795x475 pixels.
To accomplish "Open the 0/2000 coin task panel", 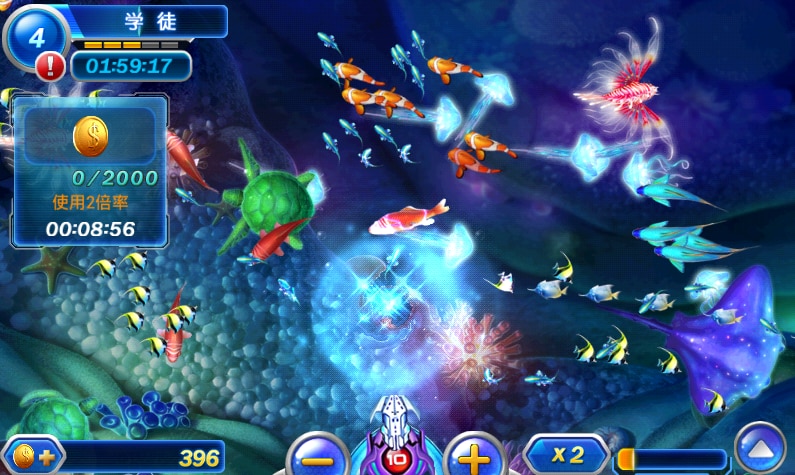I will tap(90, 172).
